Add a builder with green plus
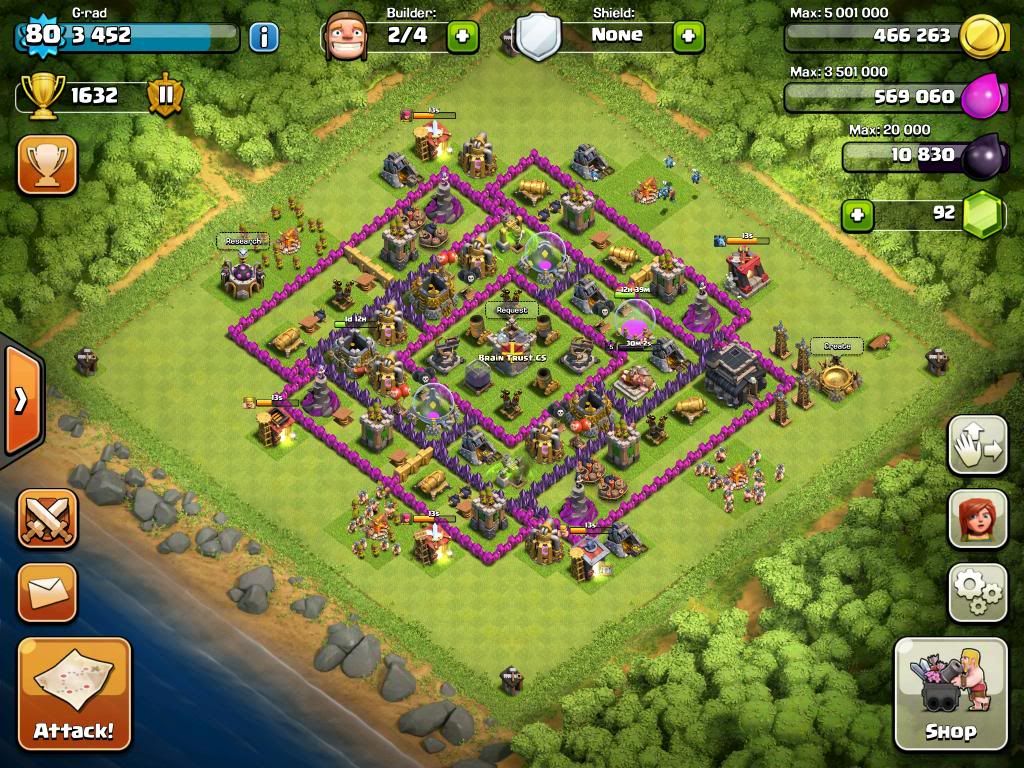 click(462, 36)
